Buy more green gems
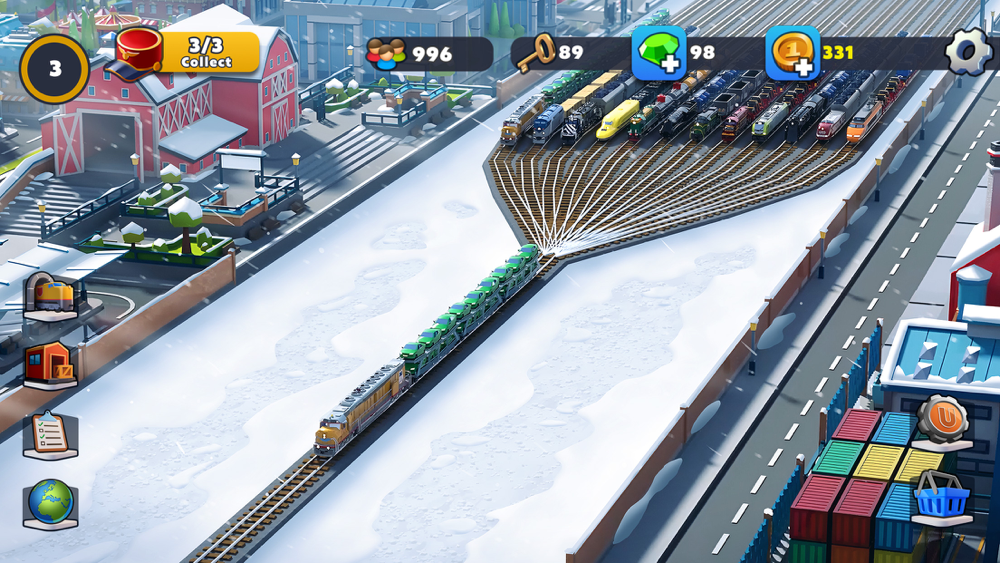 pos(659,53)
